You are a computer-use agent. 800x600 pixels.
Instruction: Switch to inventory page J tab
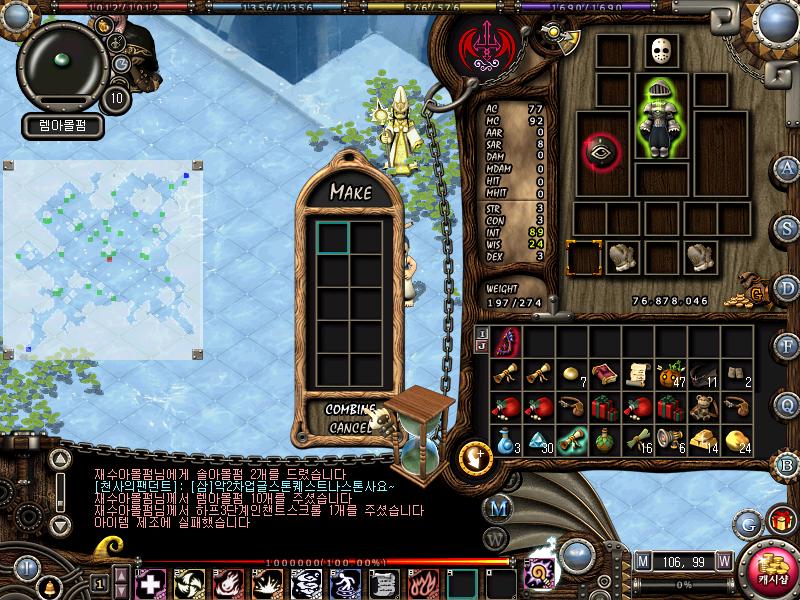[482, 346]
